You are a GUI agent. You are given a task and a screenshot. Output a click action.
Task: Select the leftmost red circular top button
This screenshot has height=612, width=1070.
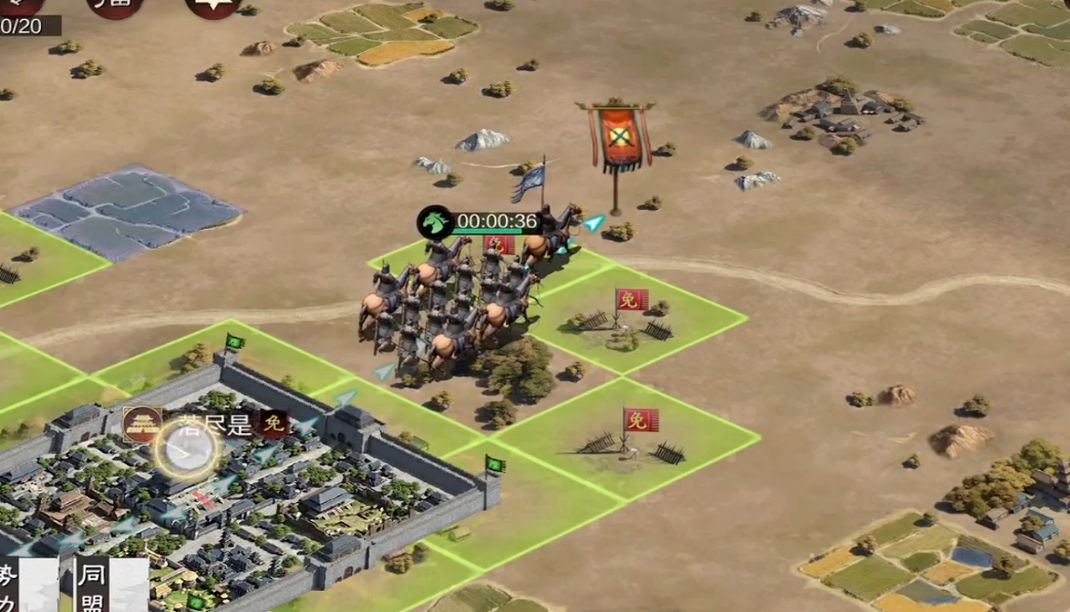pos(20,4)
